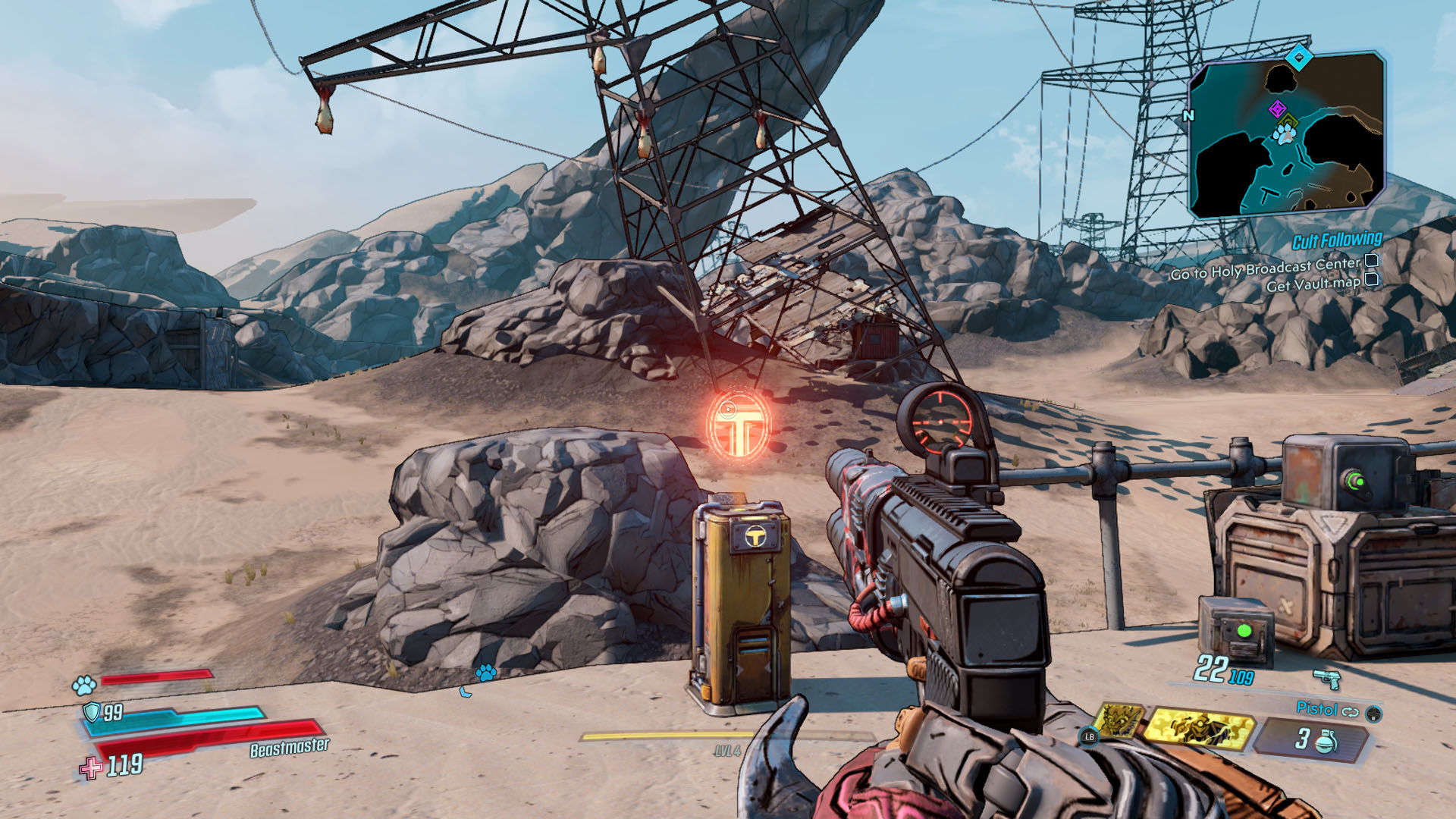Click the red health cross icon

coord(91,767)
